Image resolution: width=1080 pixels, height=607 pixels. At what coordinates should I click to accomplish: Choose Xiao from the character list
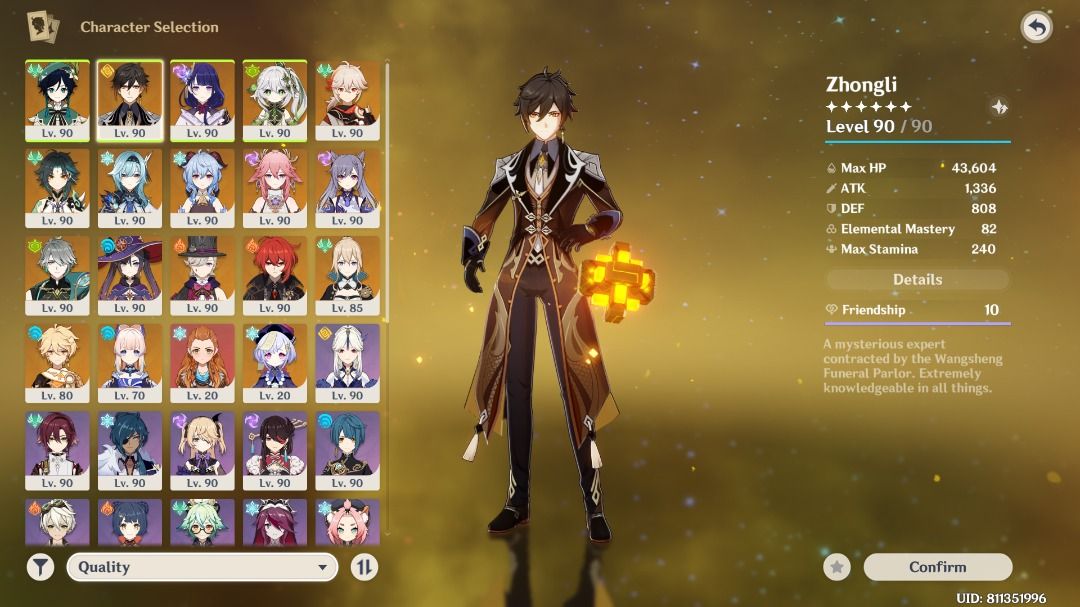pyautogui.click(x=57, y=187)
